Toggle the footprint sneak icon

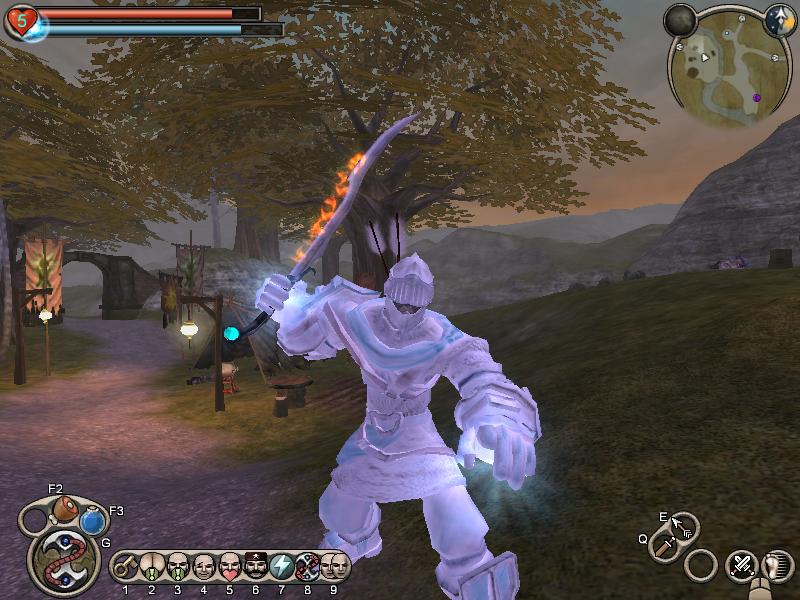774,566
